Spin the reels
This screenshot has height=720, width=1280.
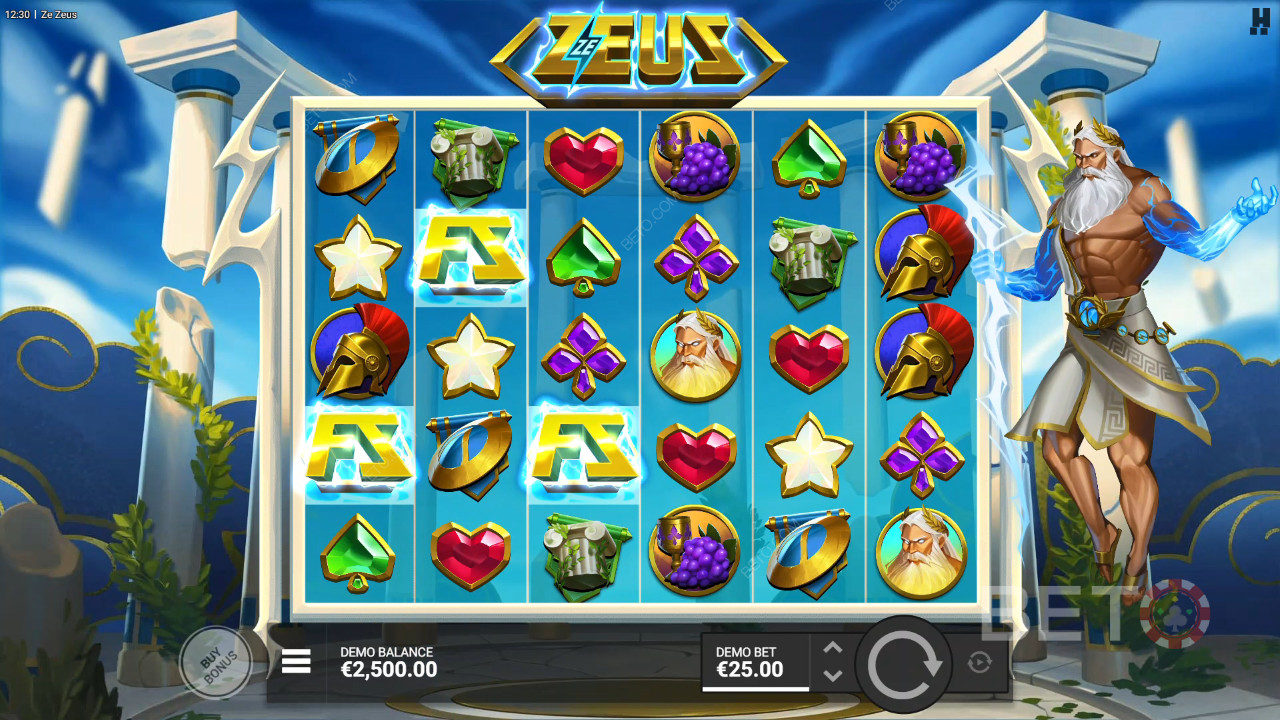point(905,662)
